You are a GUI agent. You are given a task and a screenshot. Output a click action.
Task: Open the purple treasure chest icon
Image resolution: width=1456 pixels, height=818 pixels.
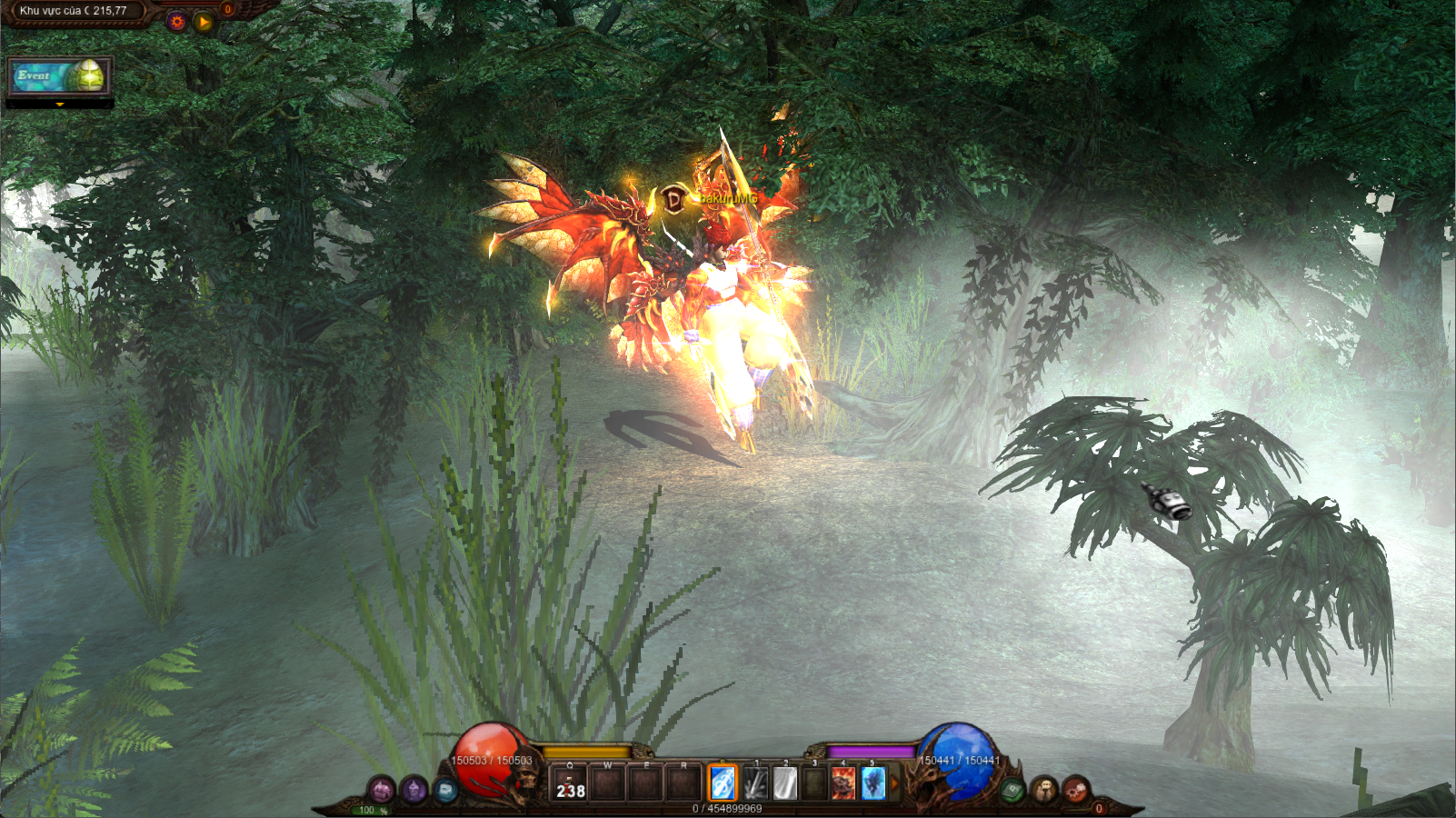(381, 789)
